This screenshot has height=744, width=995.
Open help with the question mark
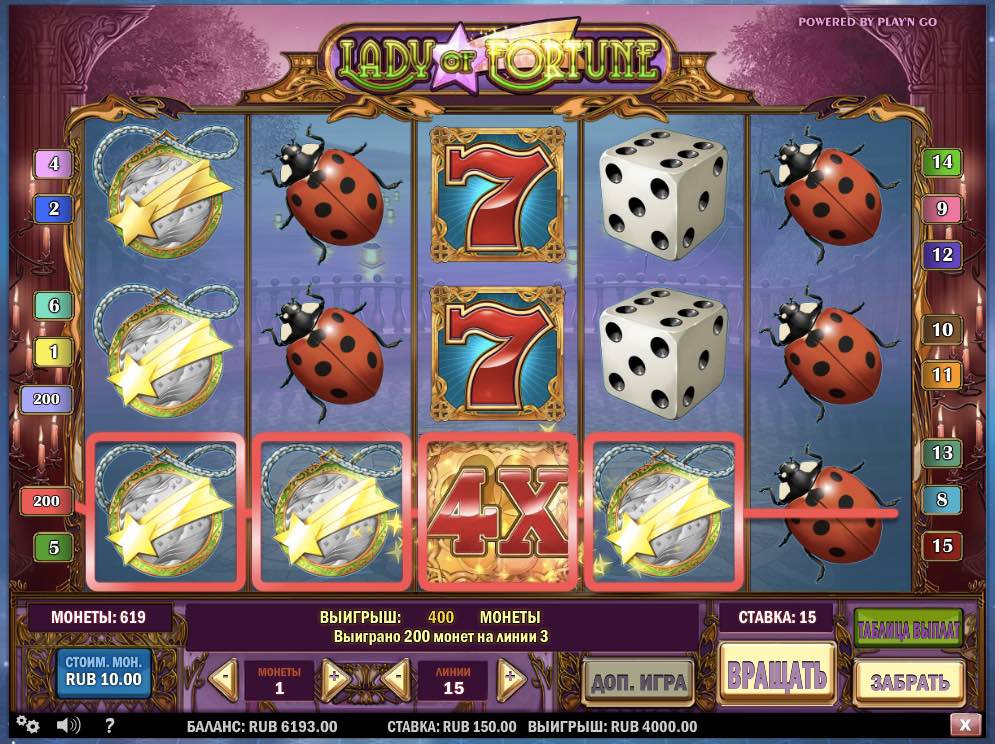click(x=110, y=726)
